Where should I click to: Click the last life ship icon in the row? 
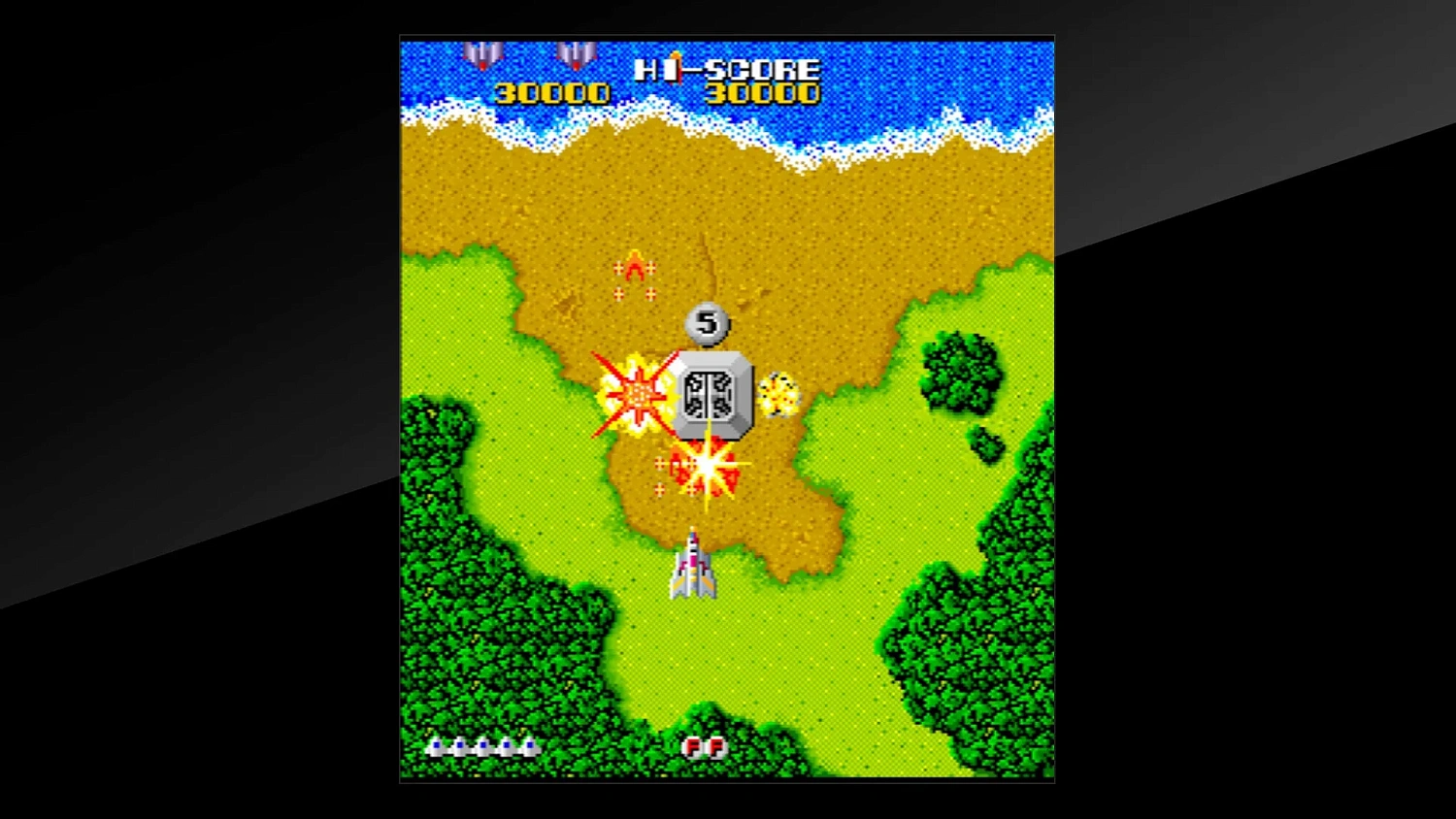[528, 747]
